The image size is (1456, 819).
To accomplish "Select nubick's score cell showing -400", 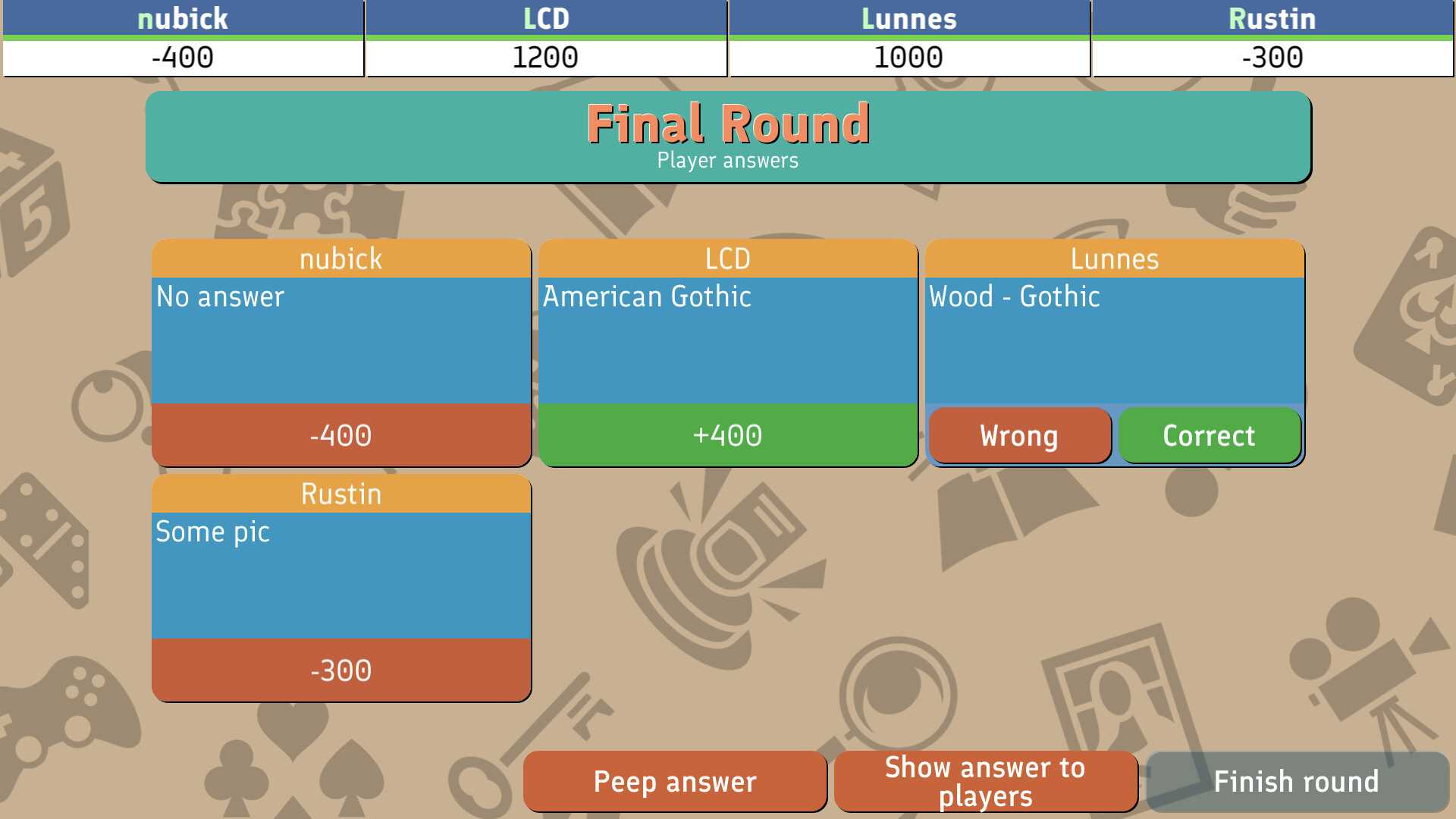I will pyautogui.click(x=182, y=55).
